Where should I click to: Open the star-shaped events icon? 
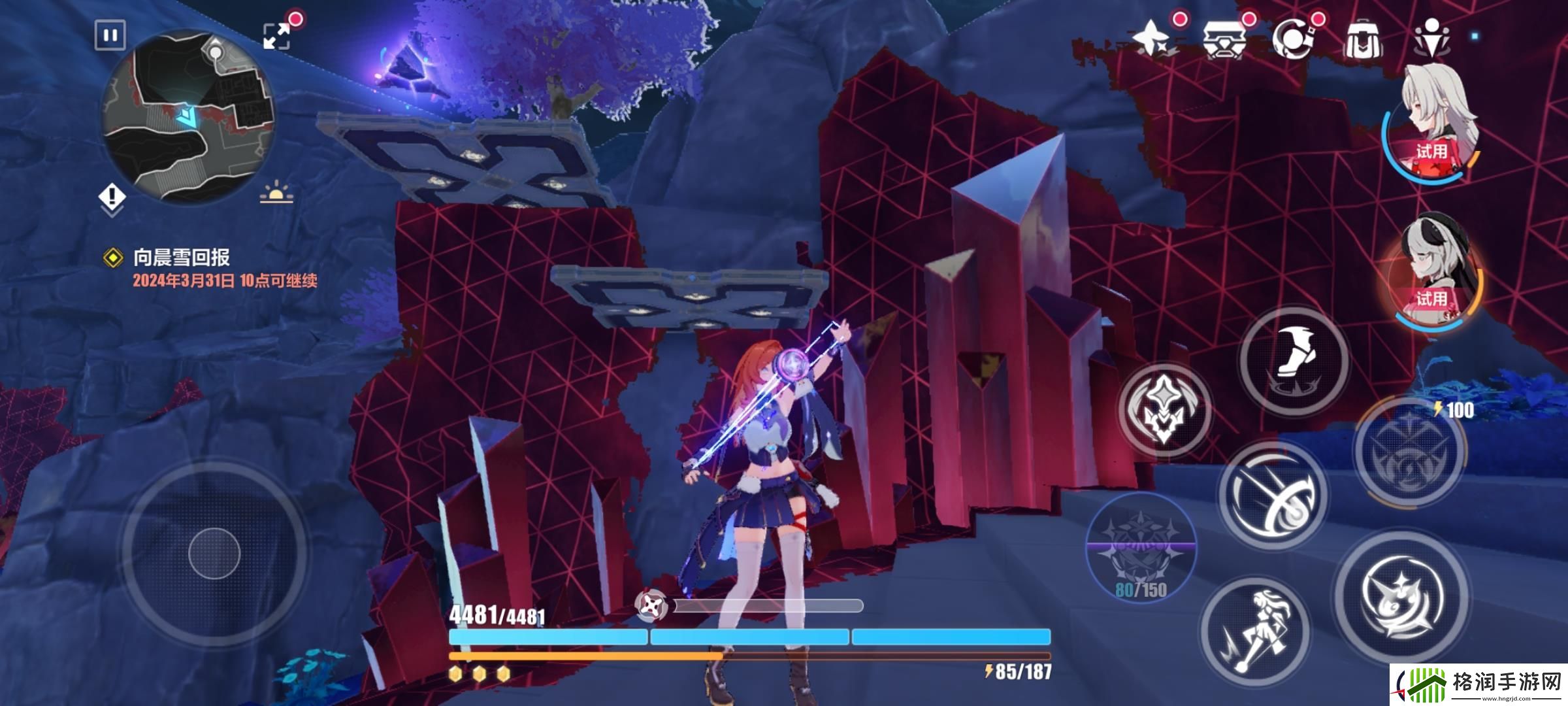[x=1152, y=39]
